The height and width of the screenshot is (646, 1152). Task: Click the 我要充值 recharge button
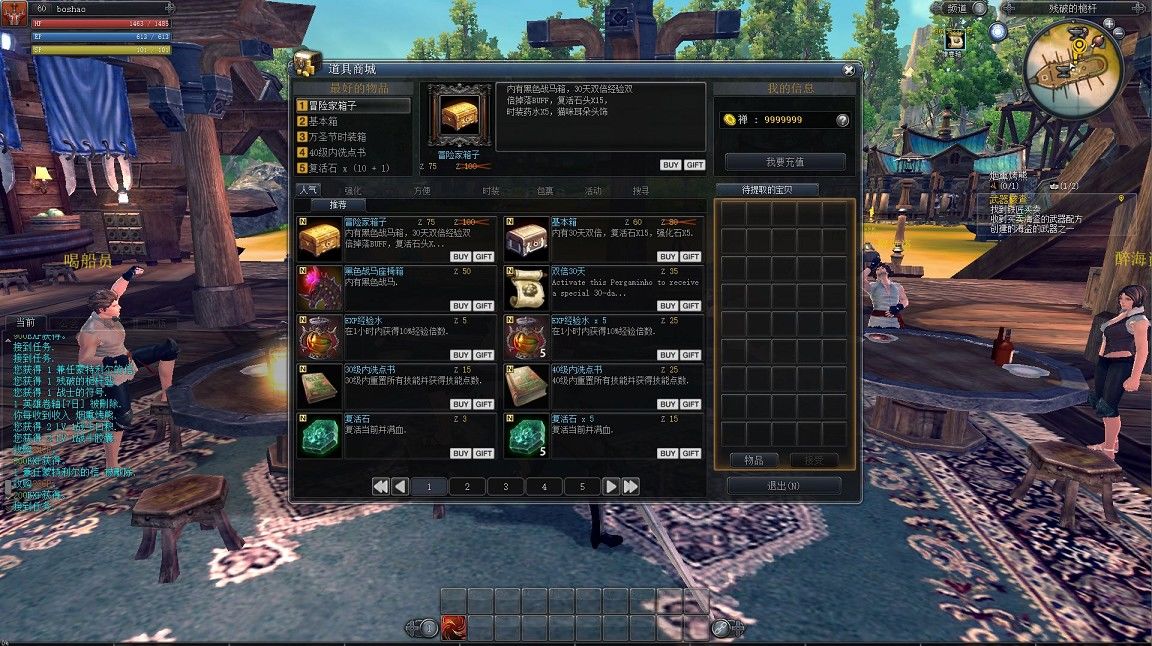[x=785, y=162]
